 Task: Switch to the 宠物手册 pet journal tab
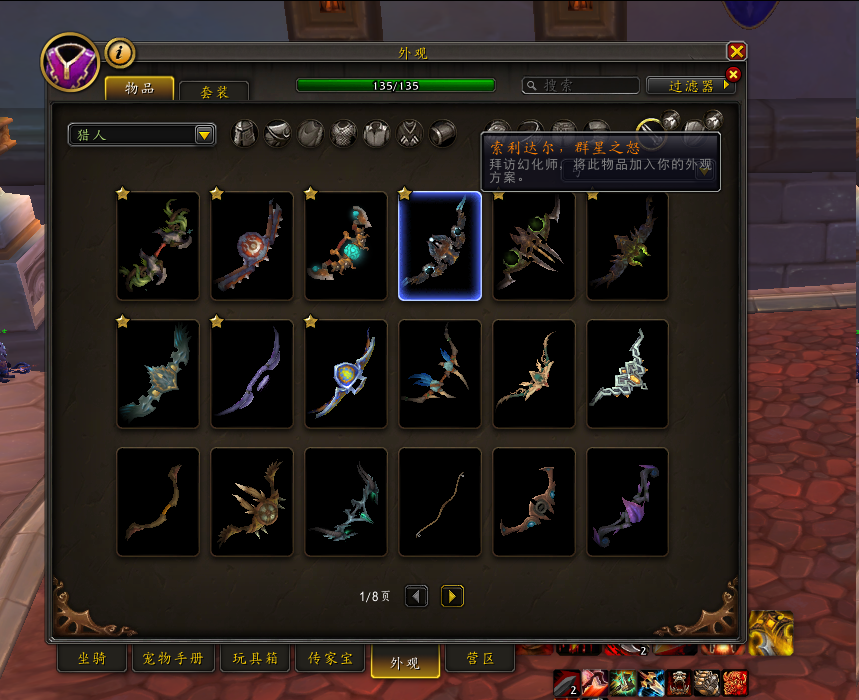(174, 659)
